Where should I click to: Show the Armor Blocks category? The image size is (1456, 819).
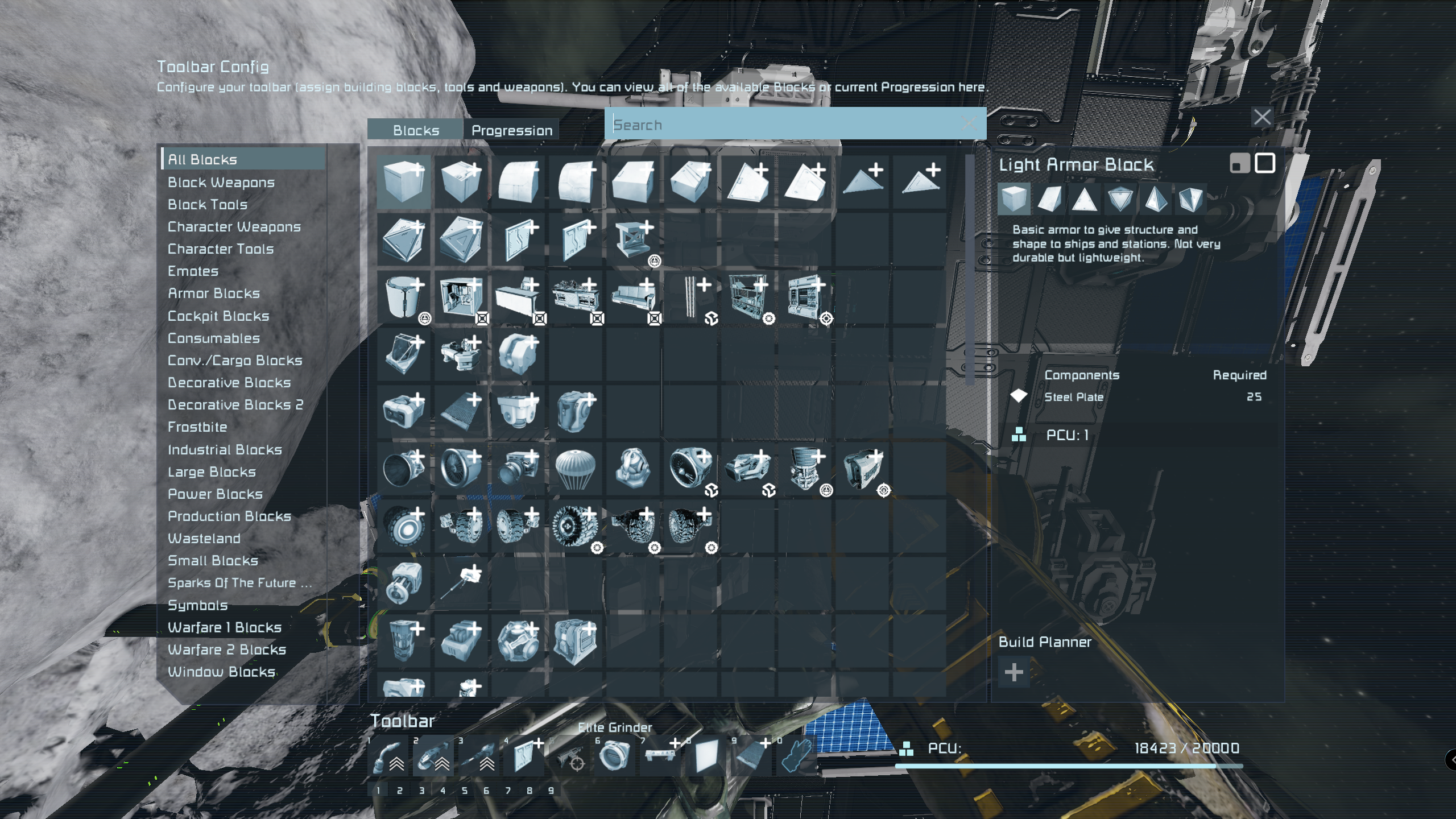point(213,293)
